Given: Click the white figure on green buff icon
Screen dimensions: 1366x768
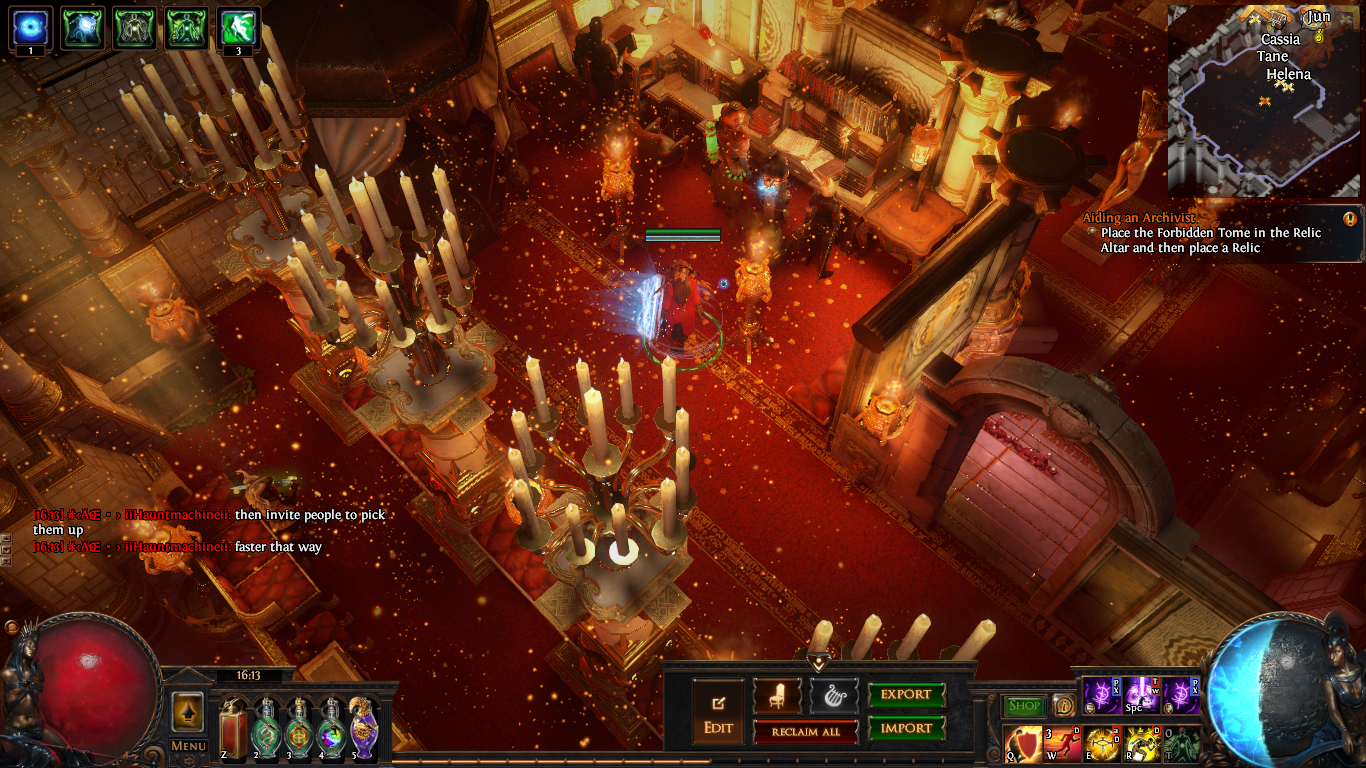Looking at the screenshot, I should pos(238,27).
